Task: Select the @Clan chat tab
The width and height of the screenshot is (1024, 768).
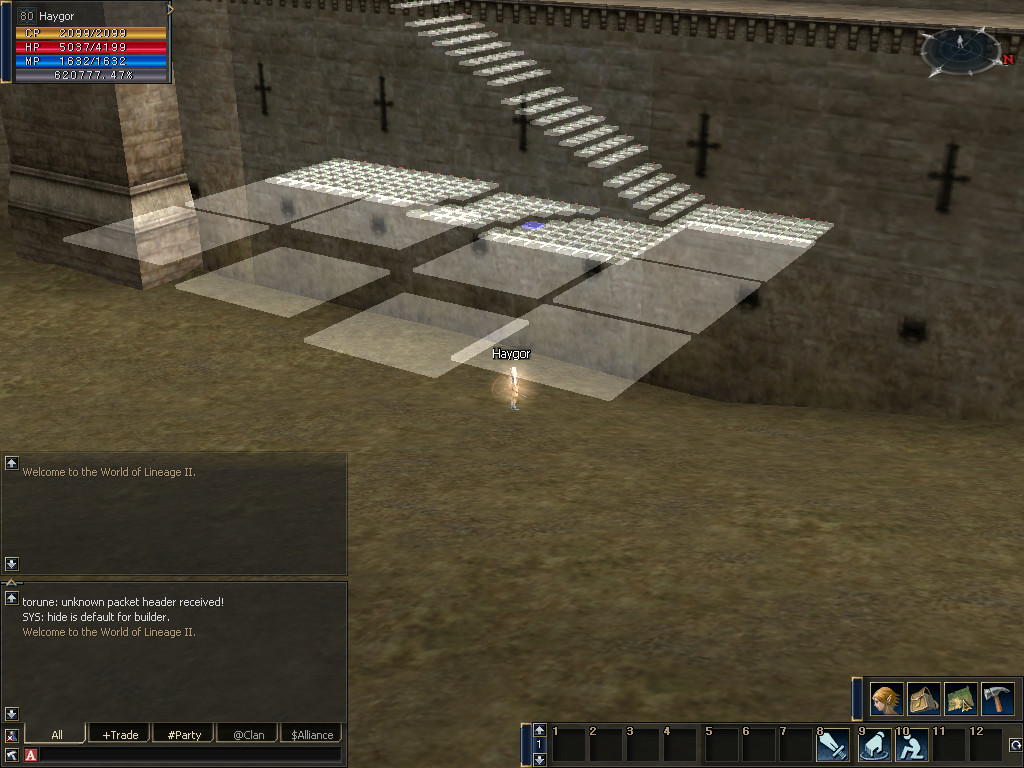Action: tap(248, 735)
